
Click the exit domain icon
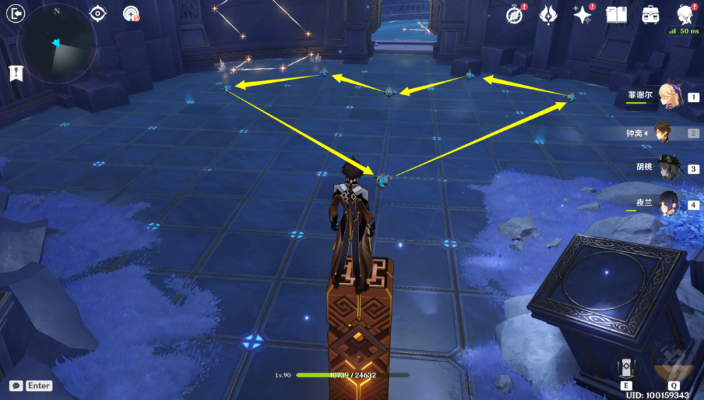coord(15,14)
